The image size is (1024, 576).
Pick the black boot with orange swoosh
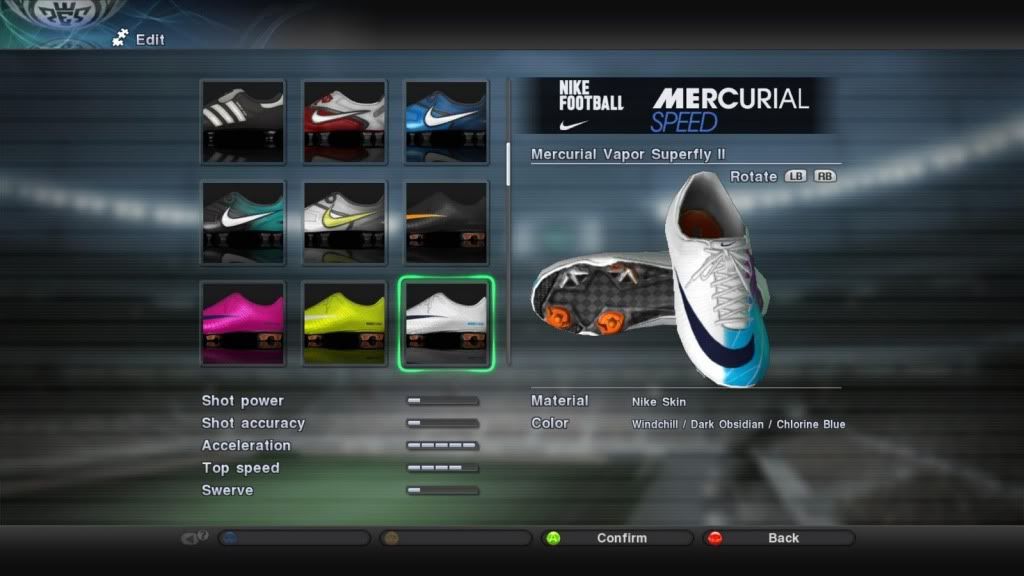(x=446, y=222)
